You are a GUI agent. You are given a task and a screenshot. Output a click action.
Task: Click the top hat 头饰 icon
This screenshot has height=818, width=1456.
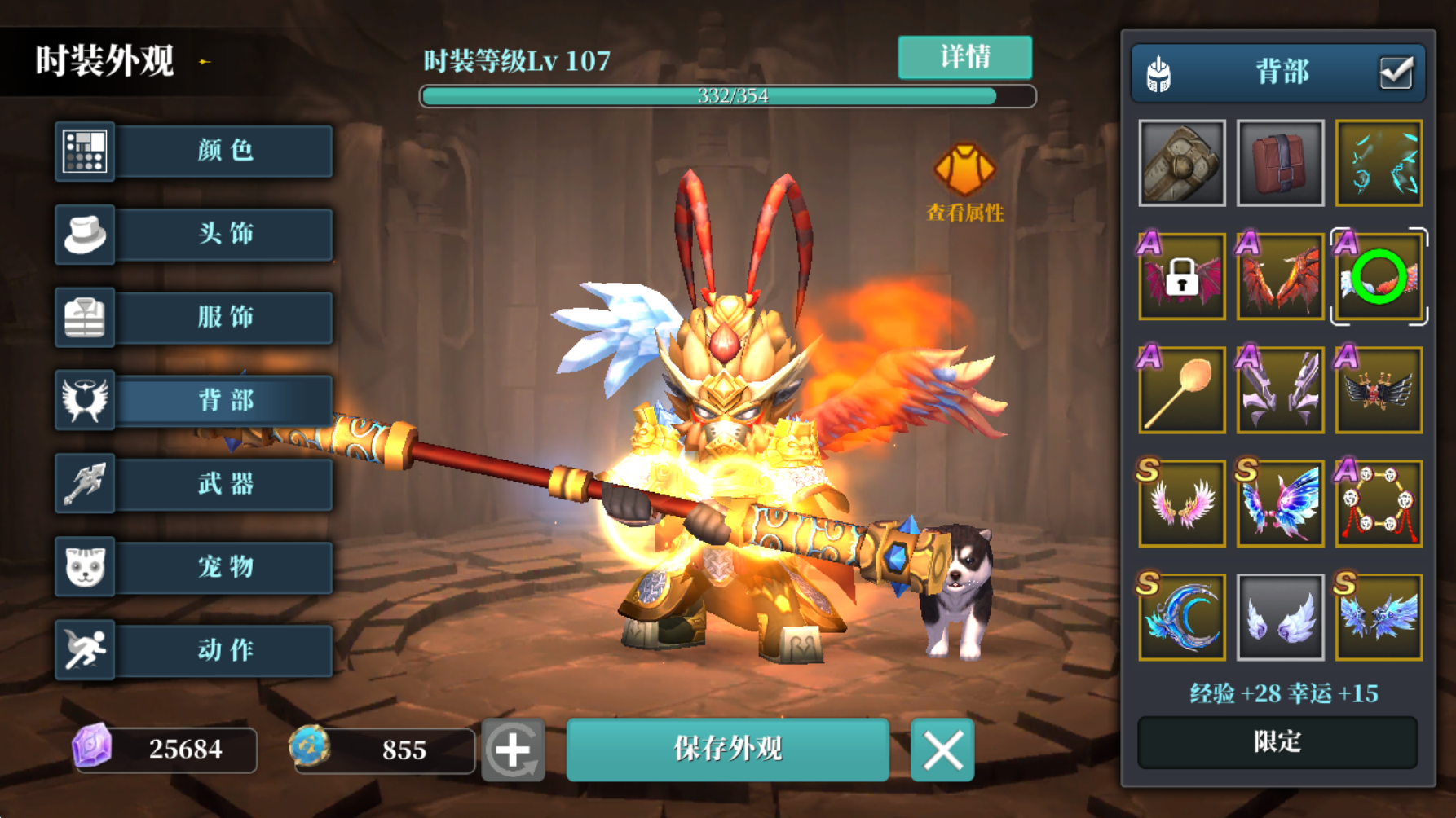click(x=86, y=235)
